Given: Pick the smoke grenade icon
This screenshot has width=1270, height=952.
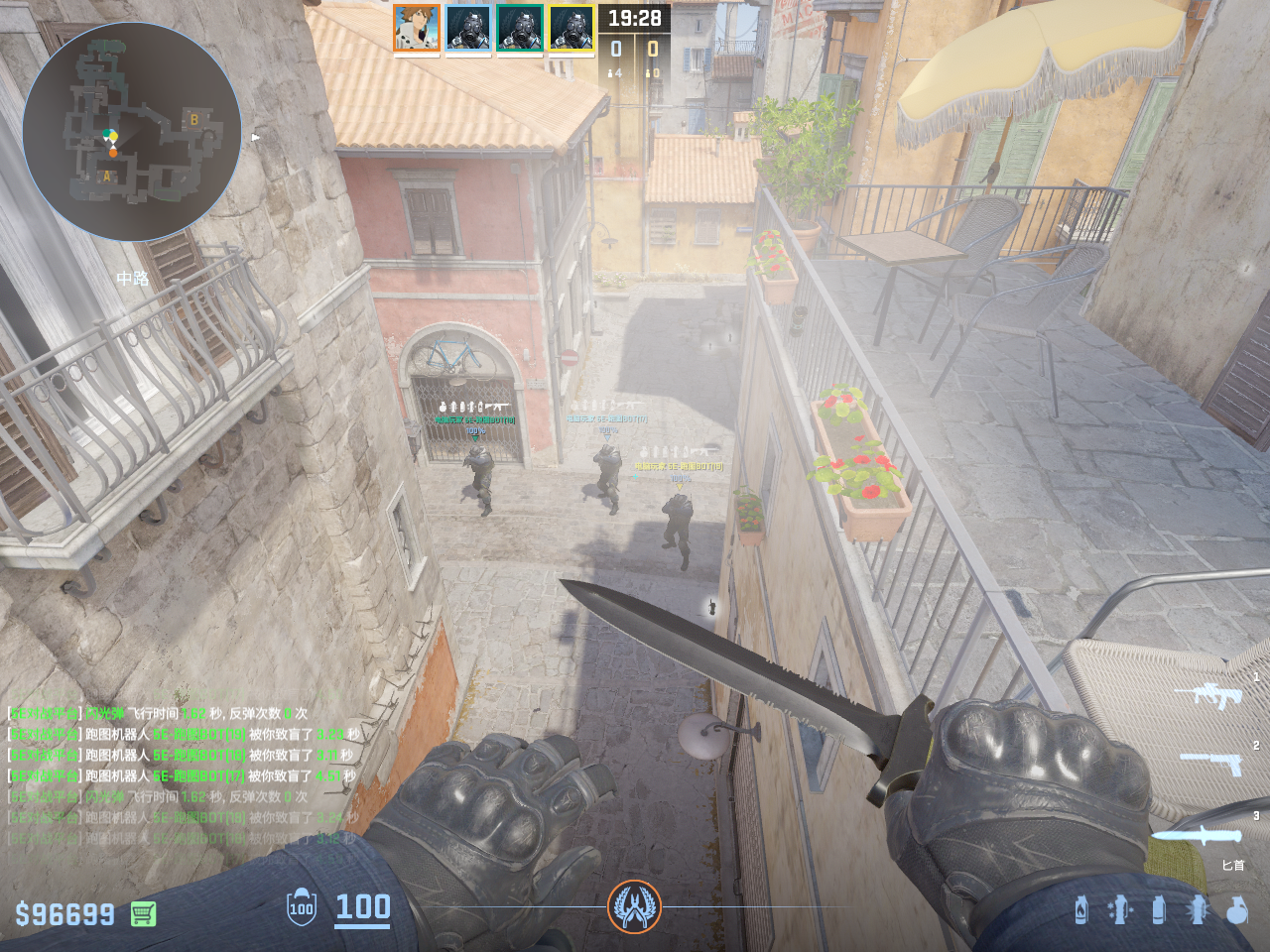Looking at the screenshot, I should coord(1158,909).
